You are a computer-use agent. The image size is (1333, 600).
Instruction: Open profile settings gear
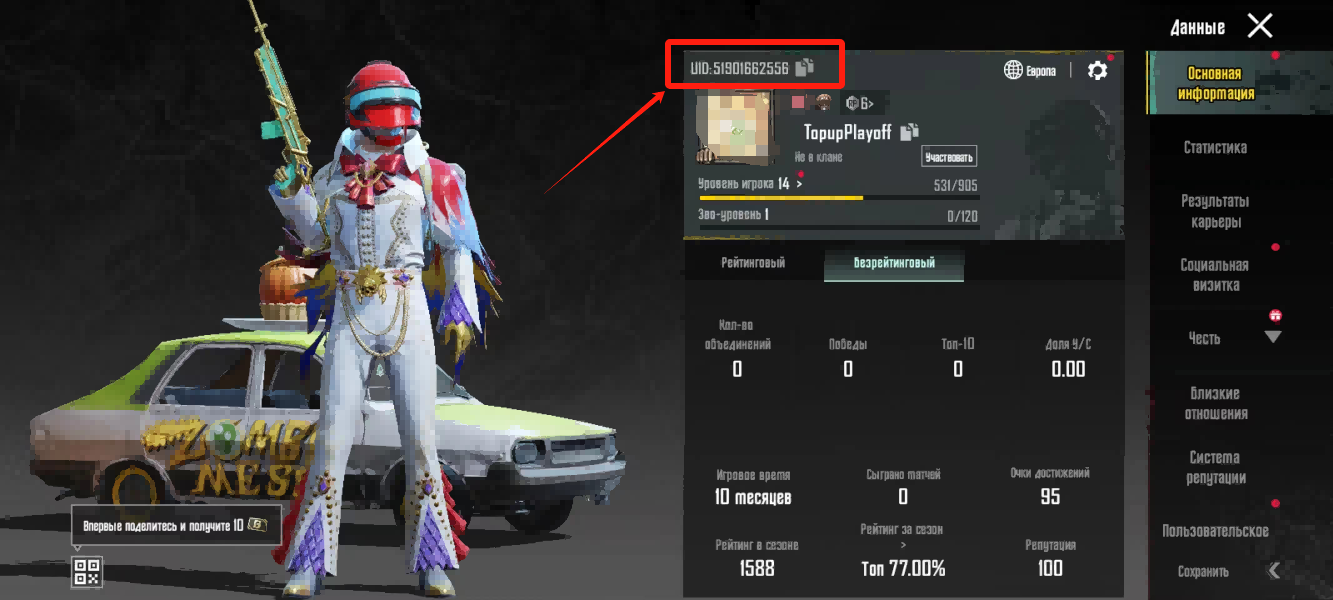click(1097, 70)
